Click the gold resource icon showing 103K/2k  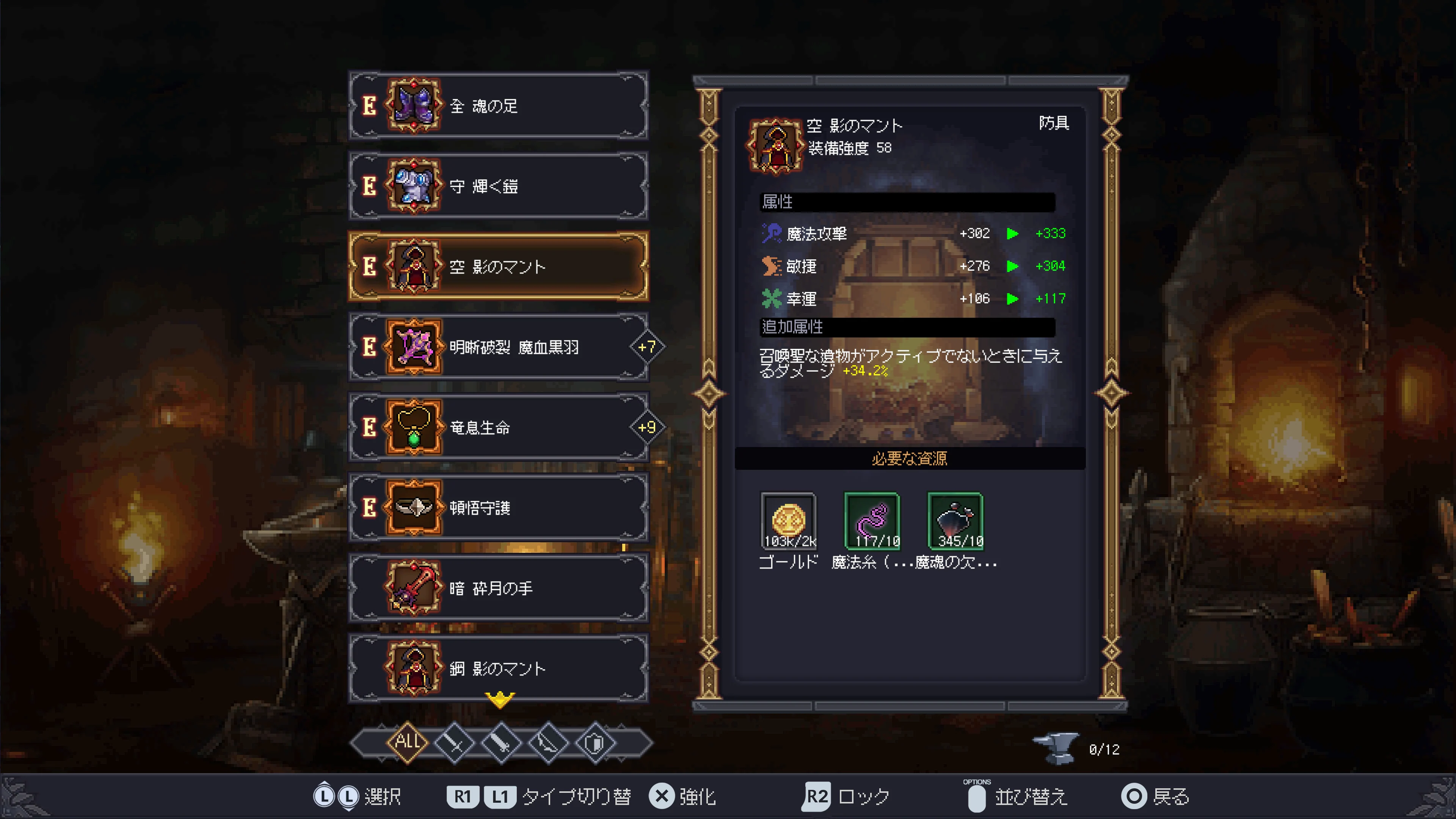click(x=789, y=521)
